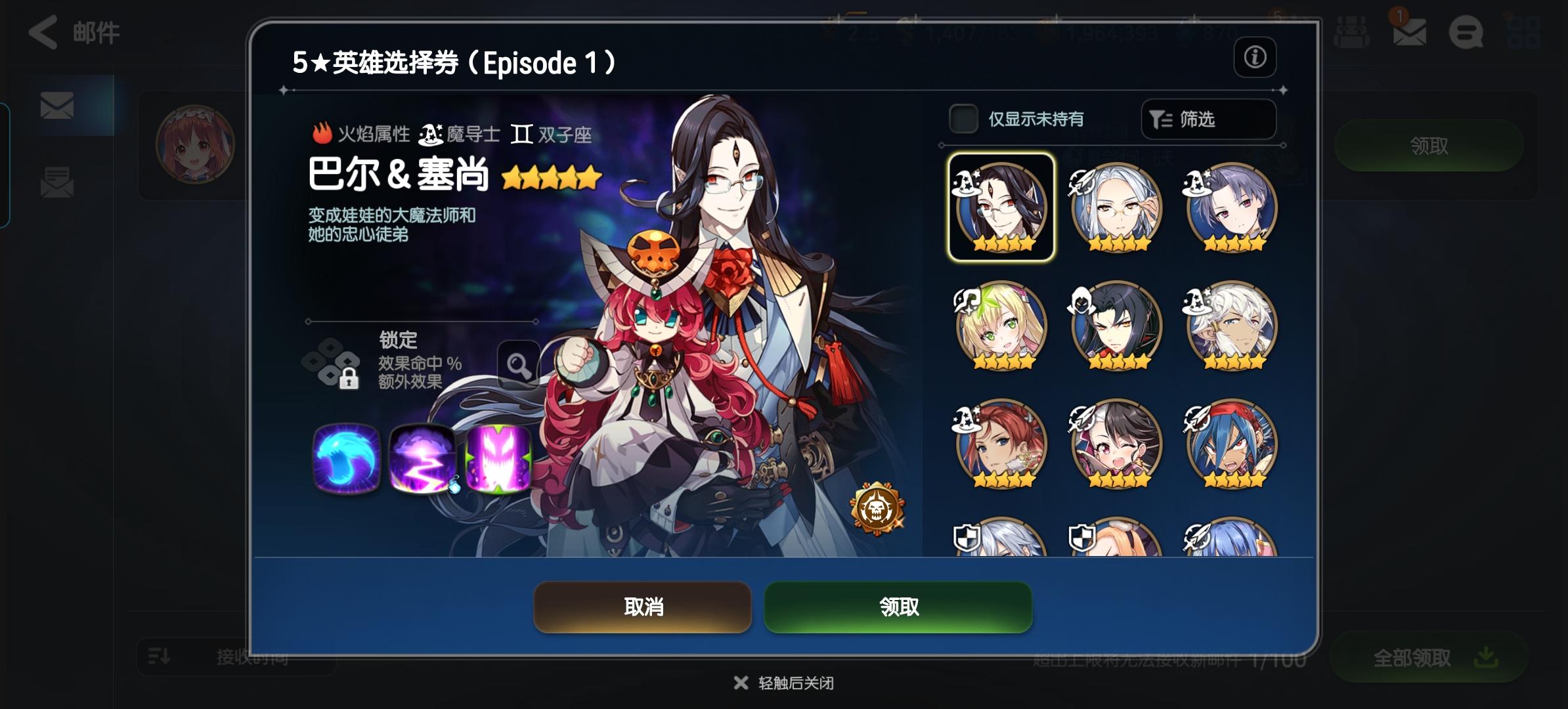This screenshot has height=709, width=1568.
Task: Open the hero info panel via the ⓘ icon
Action: click(1255, 58)
